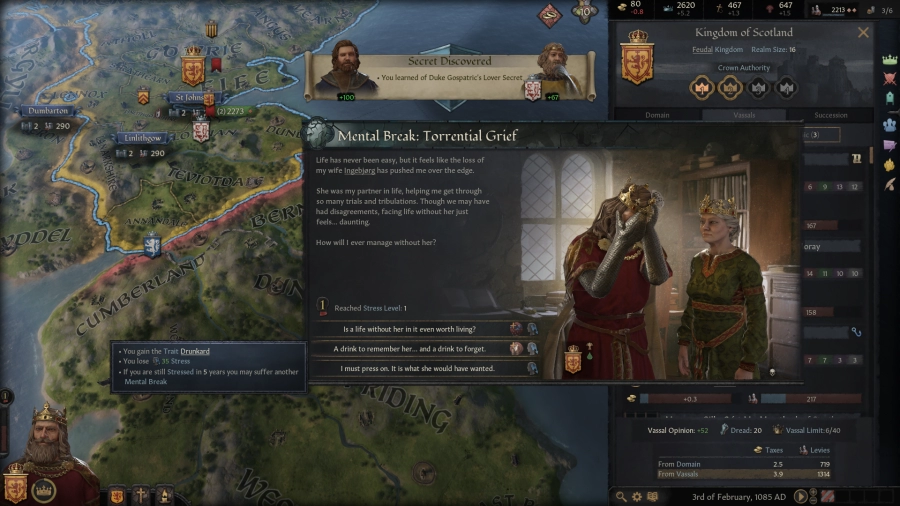Open the faith cross icon

click(x=141, y=495)
